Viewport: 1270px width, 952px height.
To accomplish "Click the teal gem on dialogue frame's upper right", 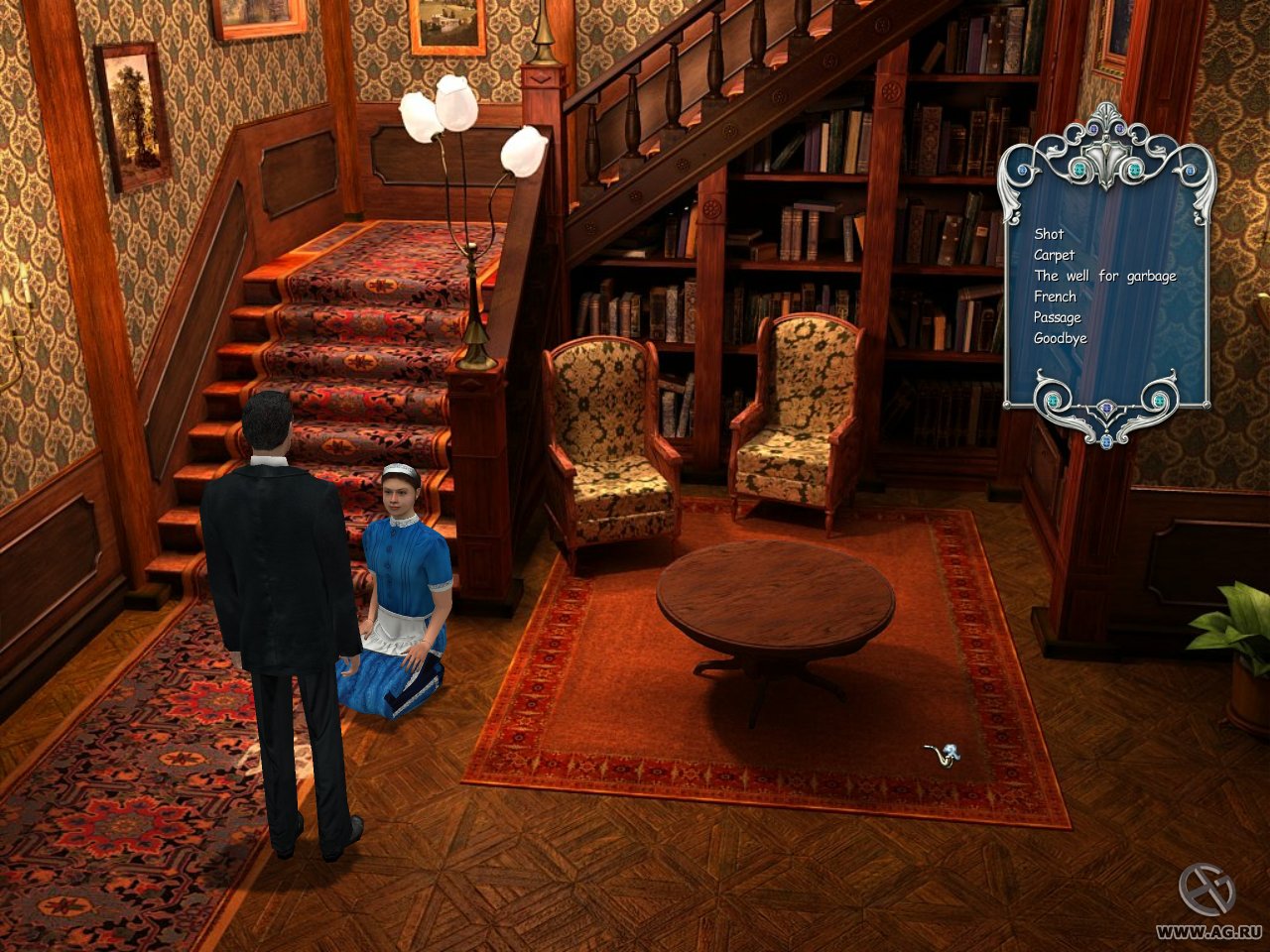I will click(1134, 170).
